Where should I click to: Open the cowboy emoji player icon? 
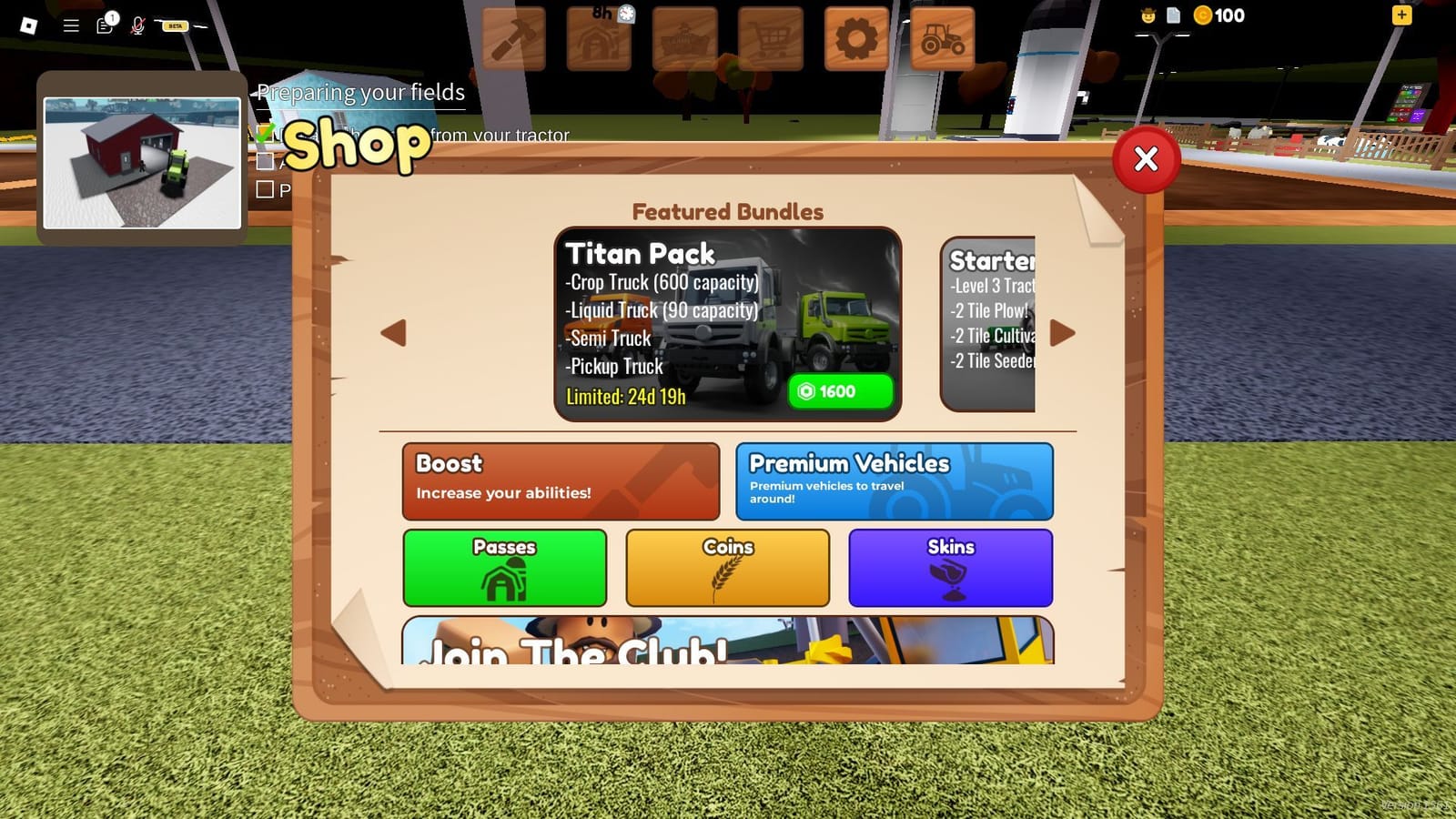click(1148, 15)
